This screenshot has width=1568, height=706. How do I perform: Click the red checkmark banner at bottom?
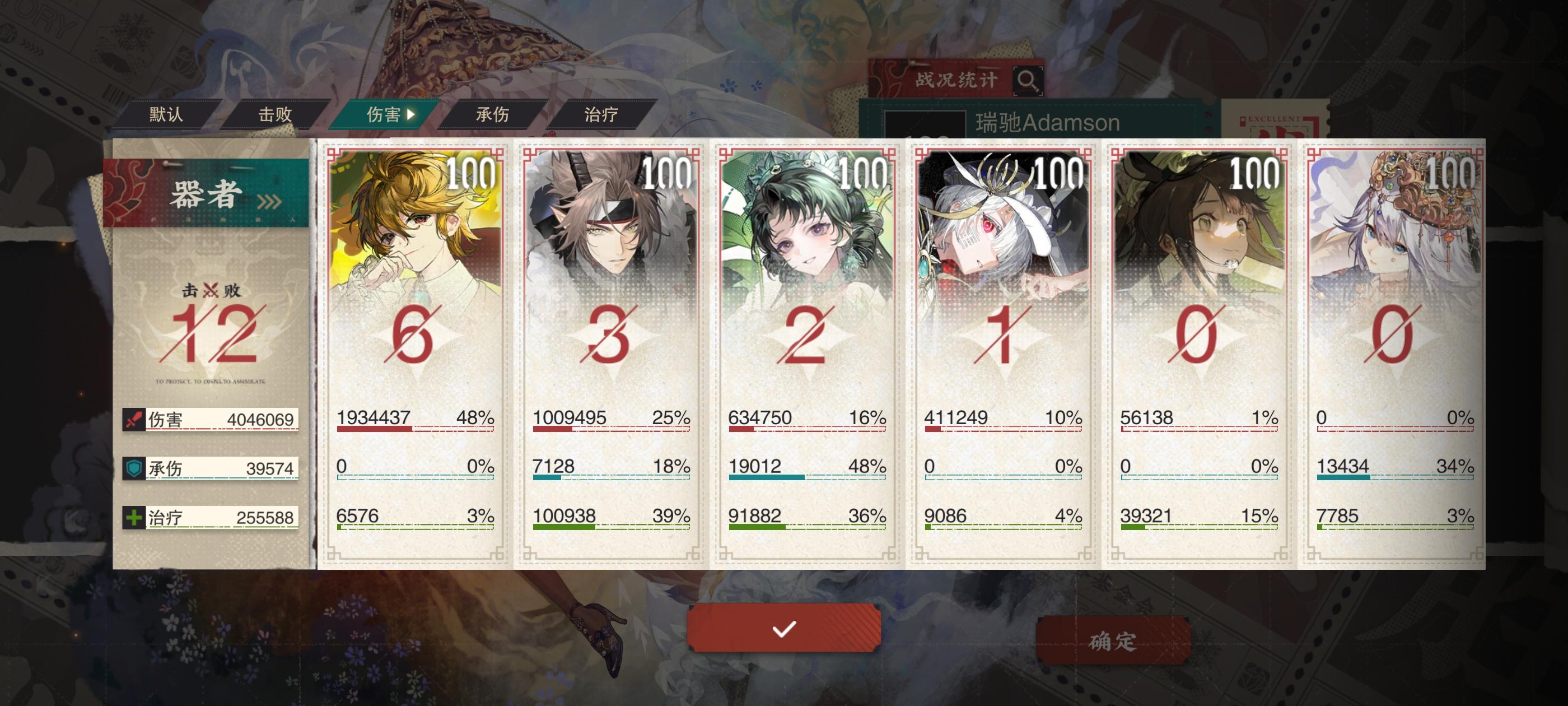784,629
